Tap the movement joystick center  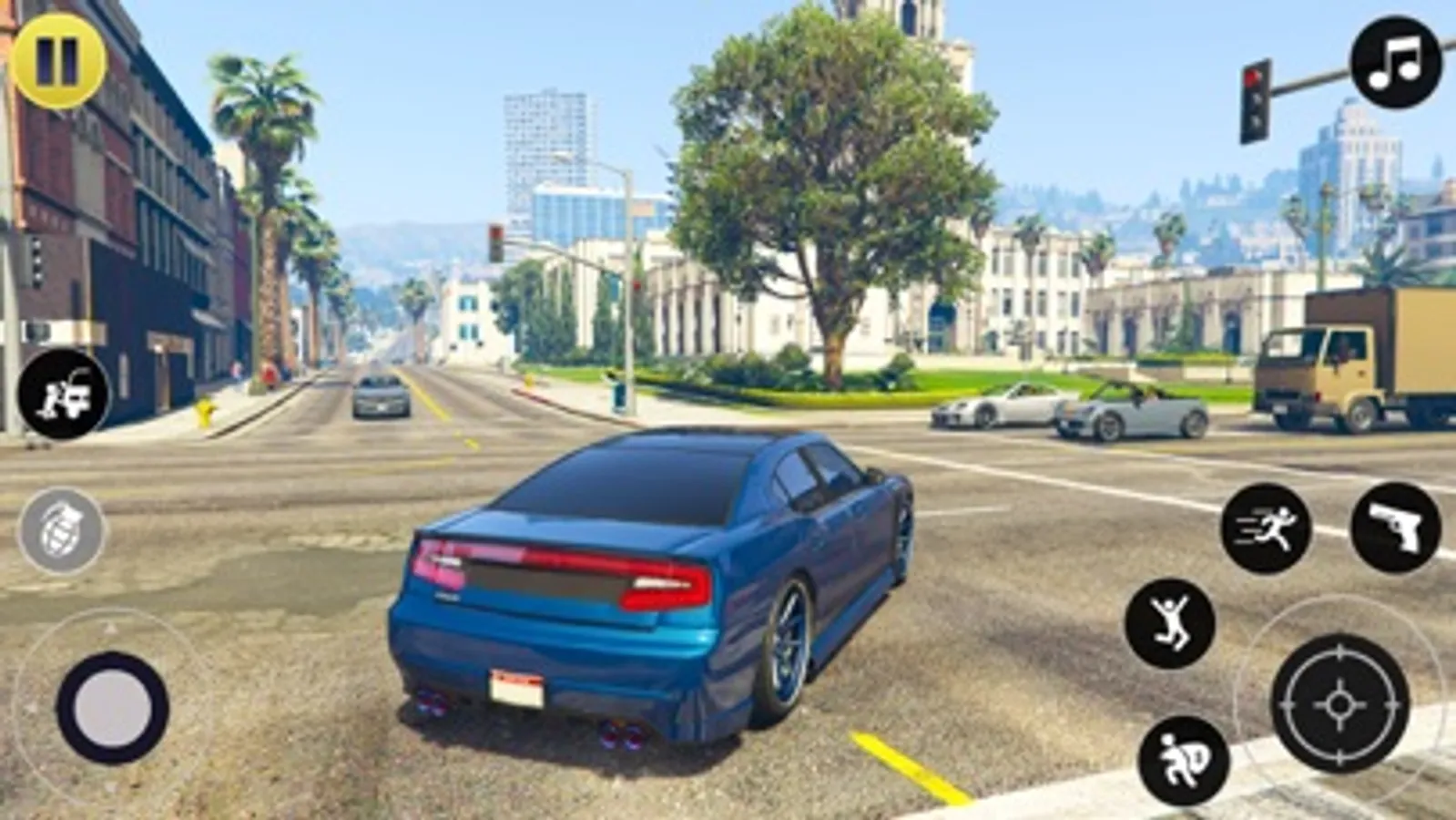click(111, 706)
